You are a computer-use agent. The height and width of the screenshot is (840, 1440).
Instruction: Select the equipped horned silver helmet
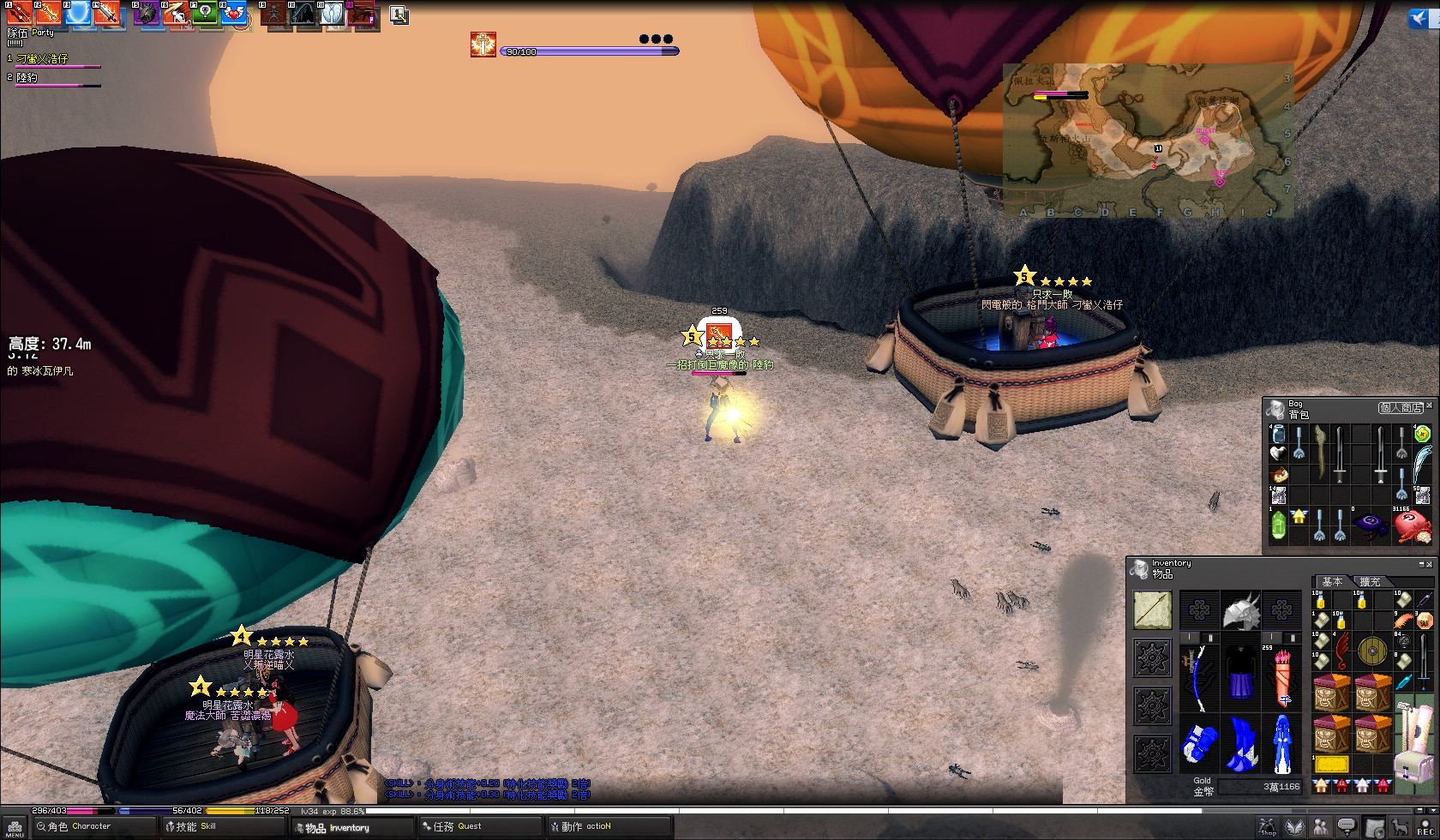(x=1240, y=611)
